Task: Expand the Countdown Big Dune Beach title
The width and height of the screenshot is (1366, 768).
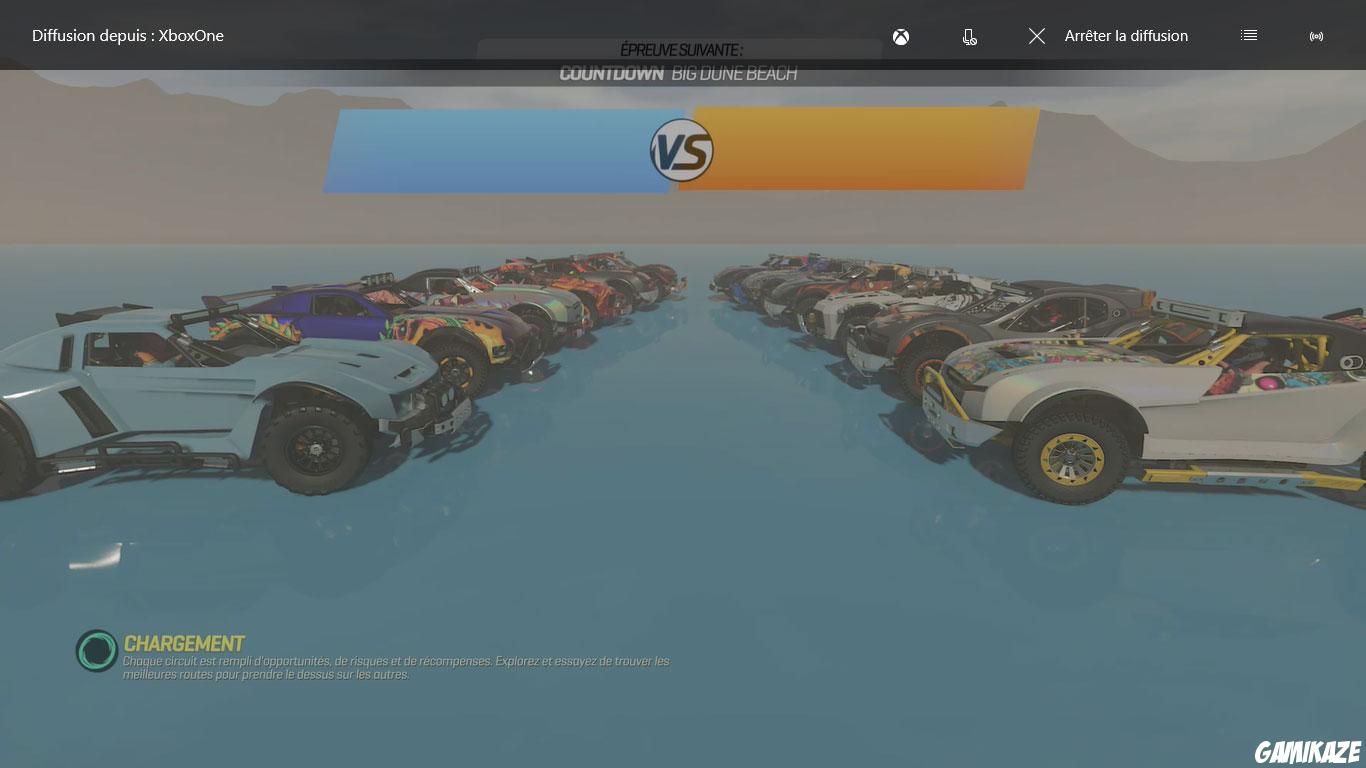Action: click(x=681, y=72)
